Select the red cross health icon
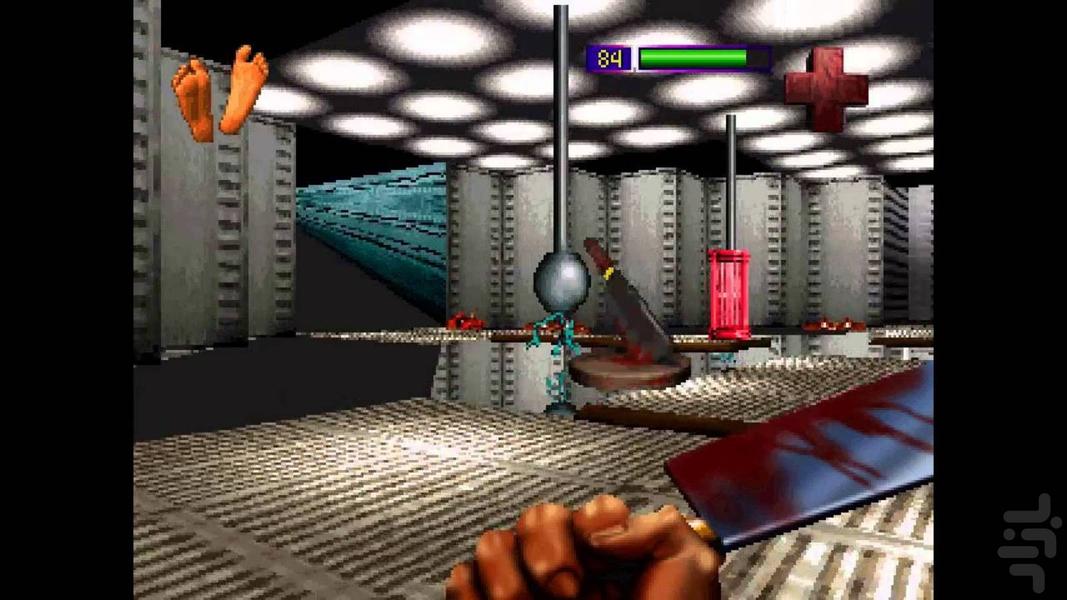1067x600 pixels. click(826, 88)
